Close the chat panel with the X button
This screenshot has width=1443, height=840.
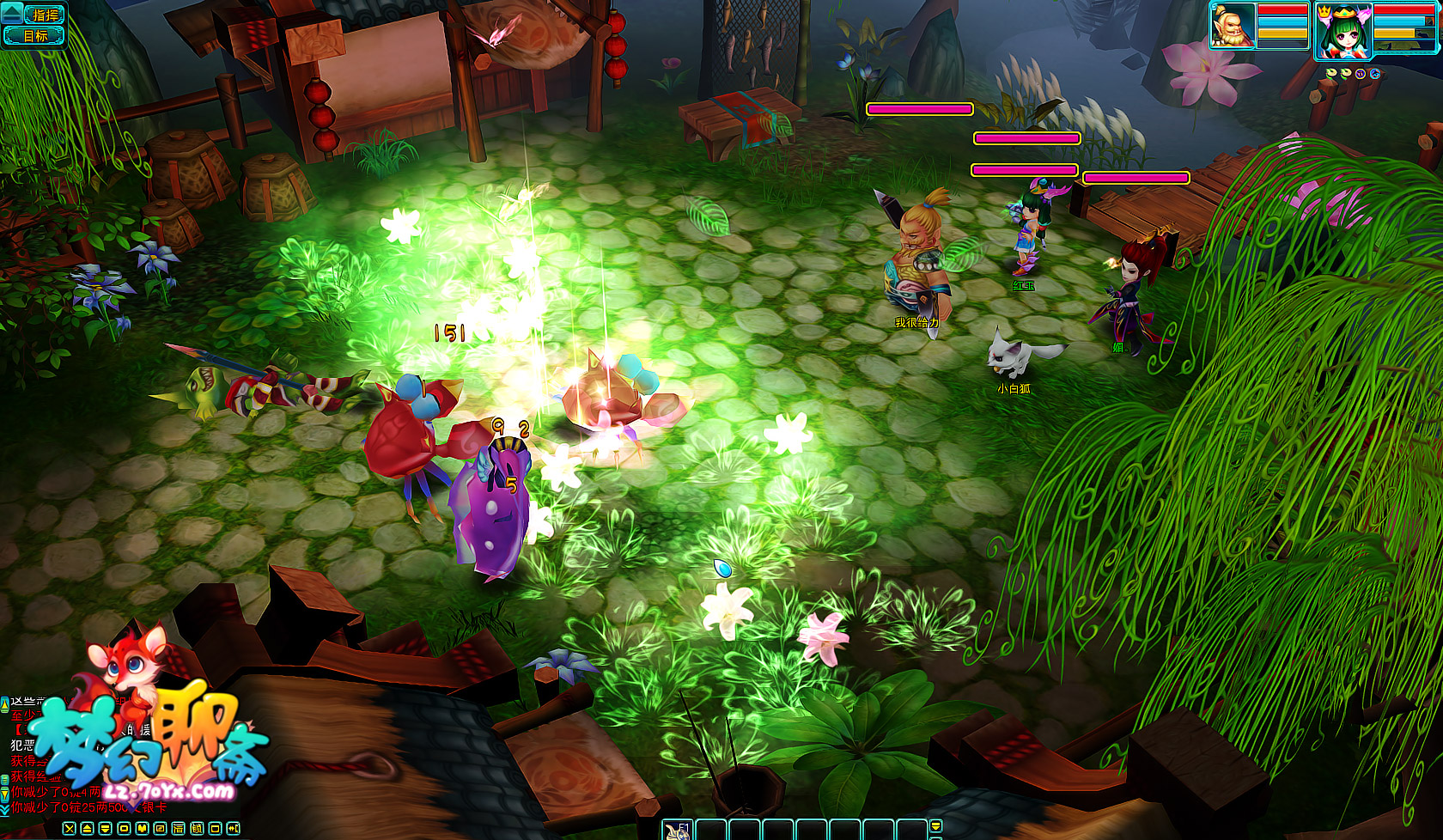coord(70,829)
